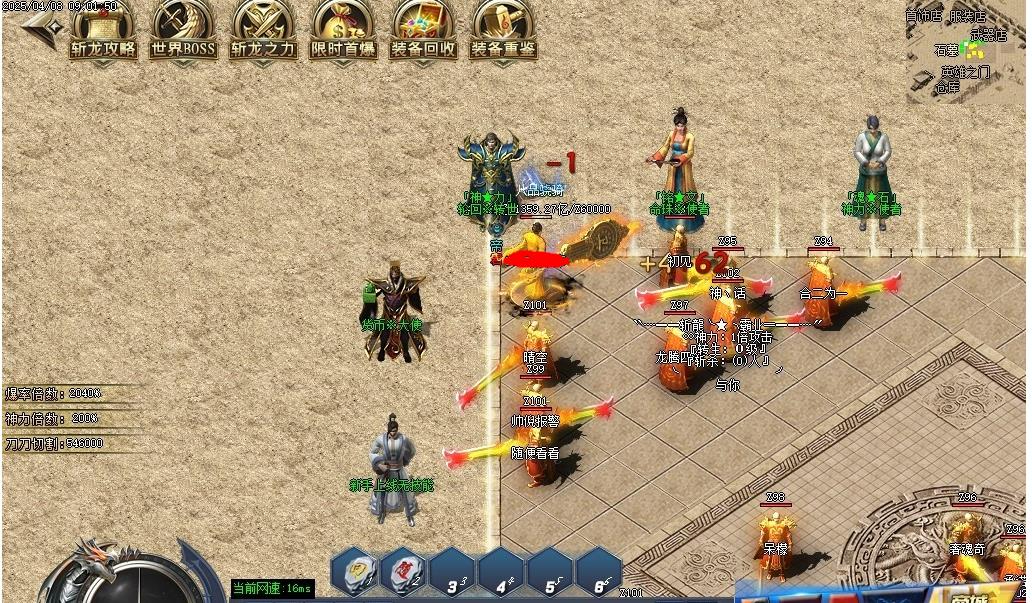This screenshot has width=1032, height=603.
Task: Open the 装备回收 treasure chest menu
Action: 423,29
